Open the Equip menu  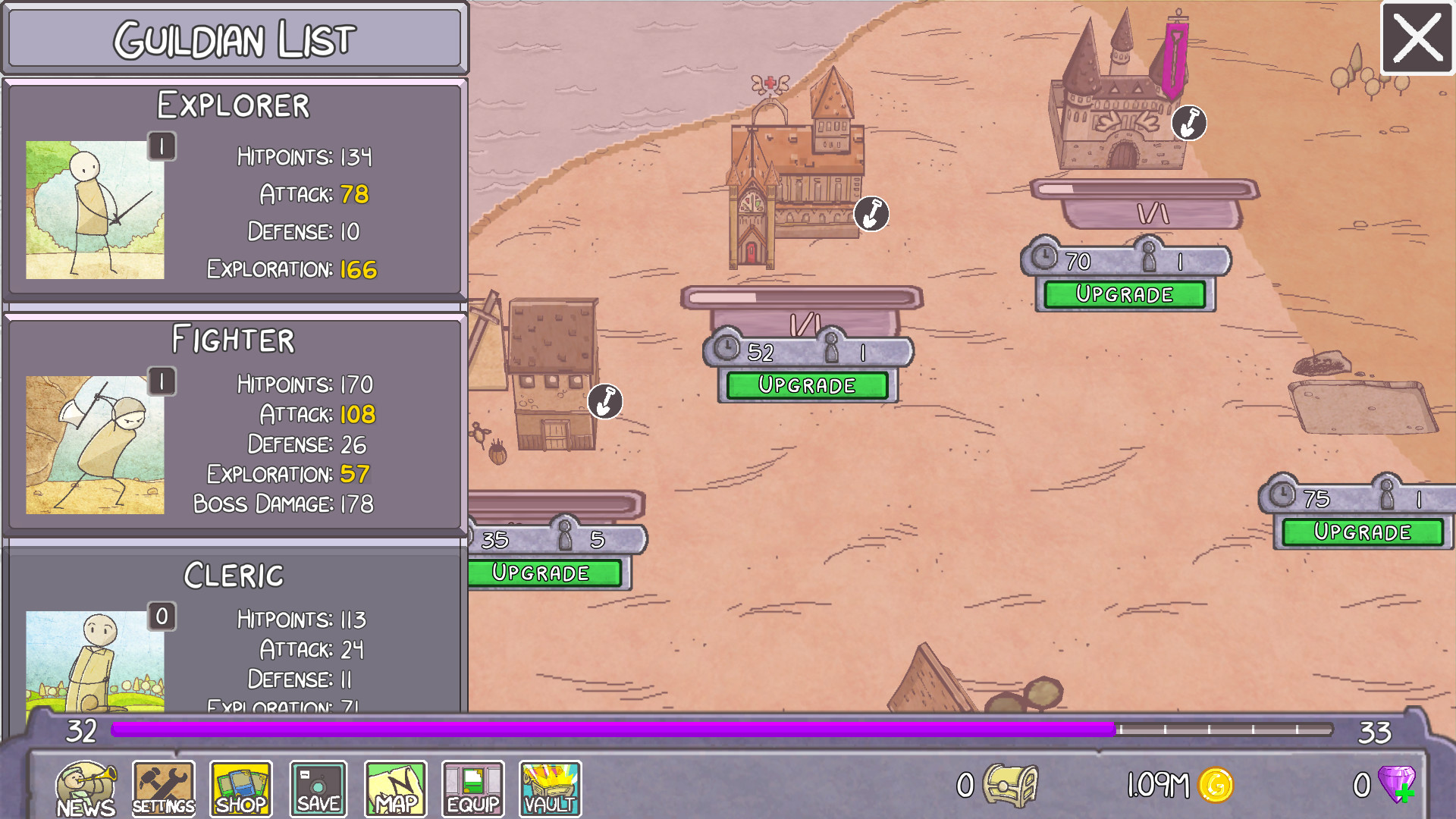click(472, 787)
